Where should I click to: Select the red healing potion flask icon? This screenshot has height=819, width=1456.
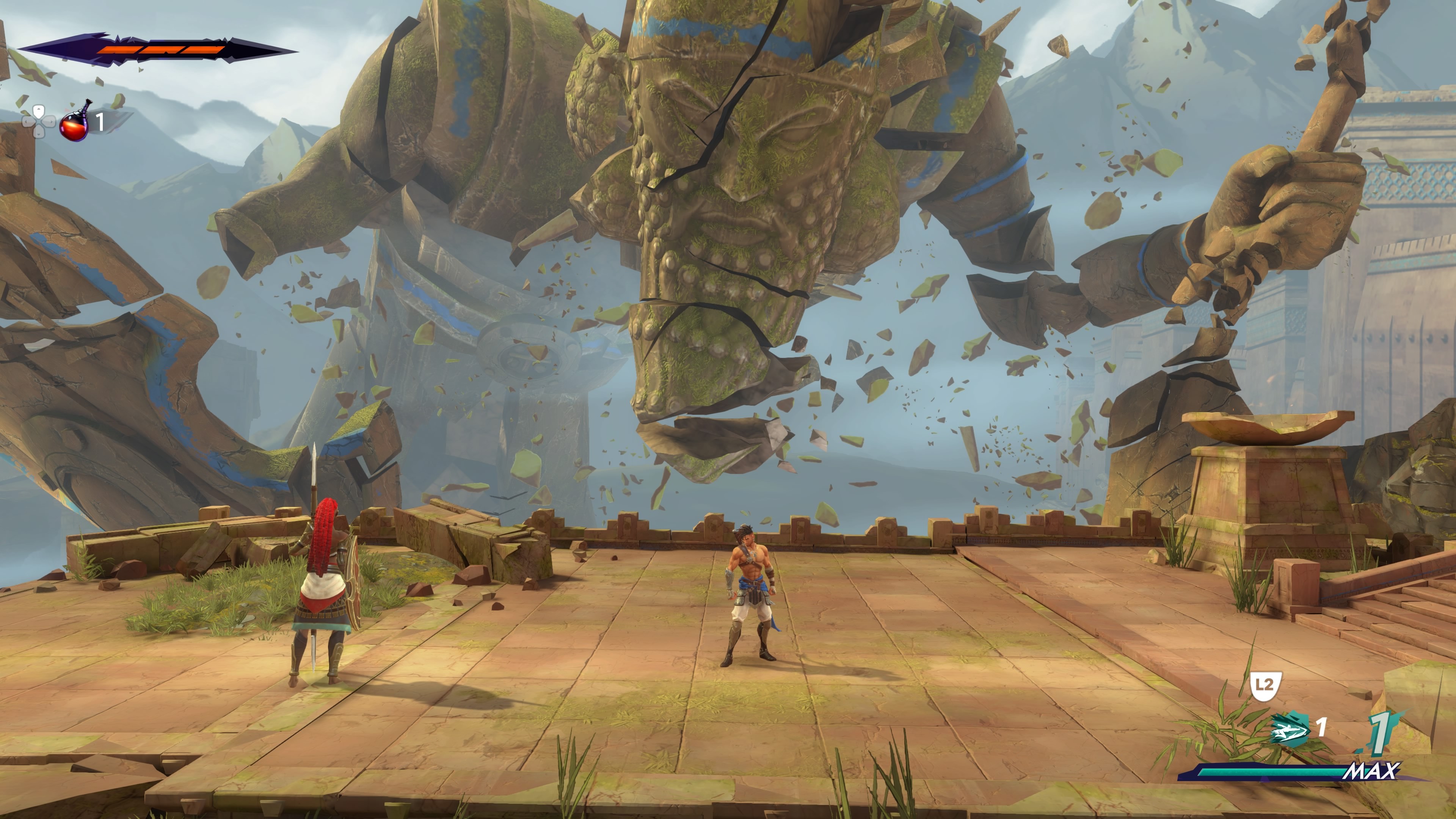pyautogui.click(x=75, y=122)
